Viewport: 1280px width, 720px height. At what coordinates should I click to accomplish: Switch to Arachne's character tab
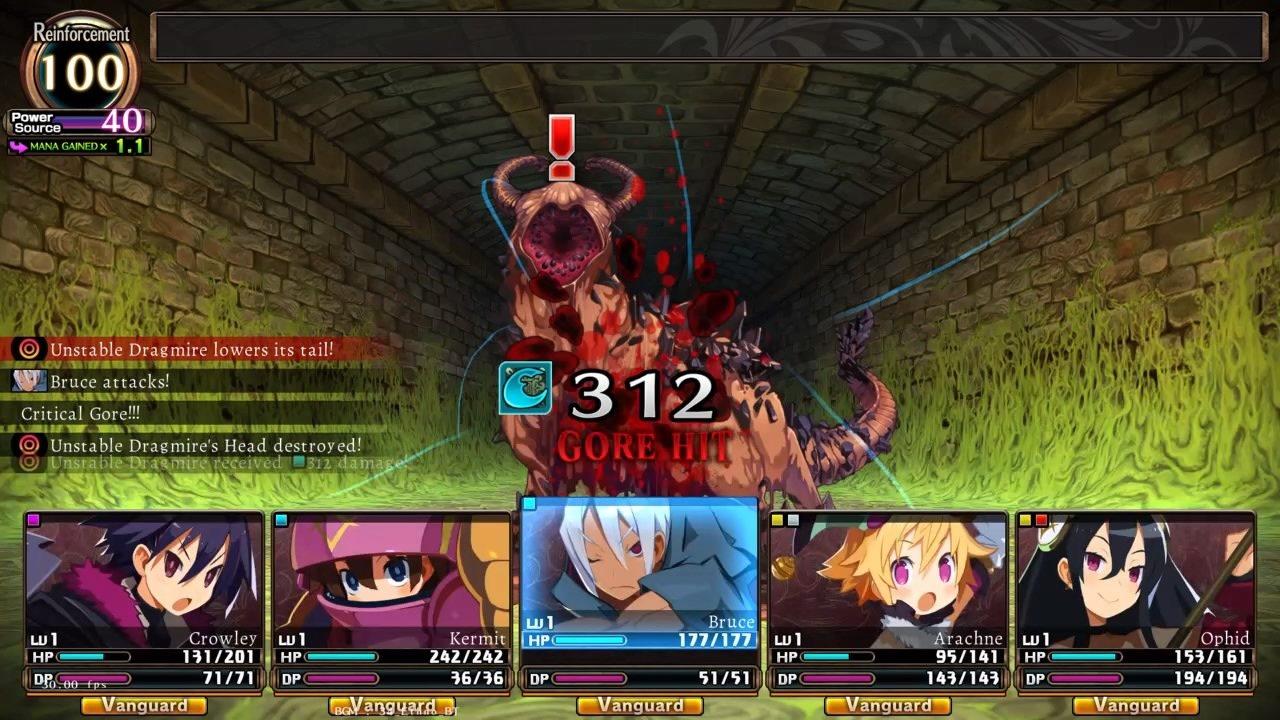coord(889,590)
